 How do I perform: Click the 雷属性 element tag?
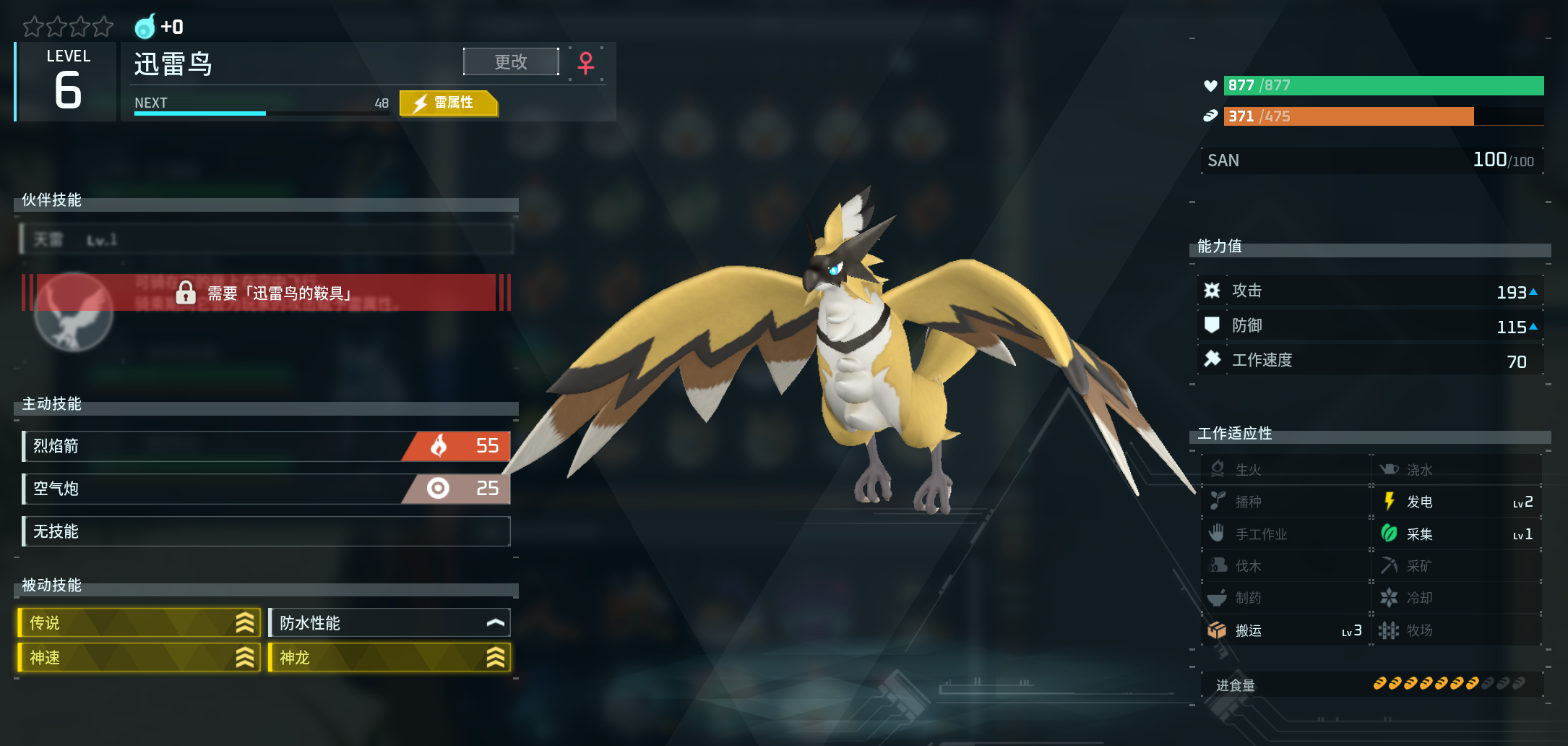449,103
